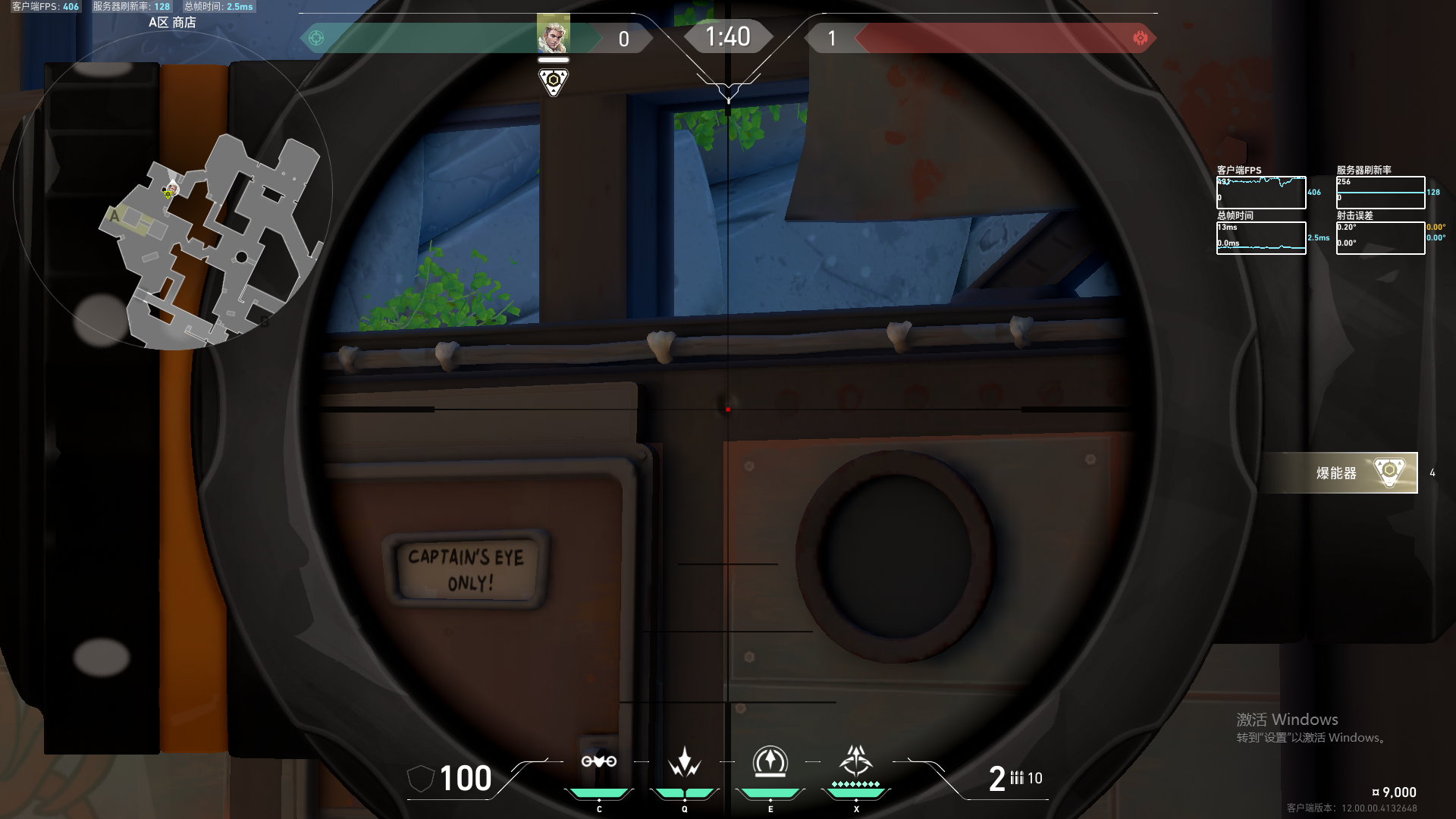Click the 激活 Windows watermark link

click(1287, 719)
